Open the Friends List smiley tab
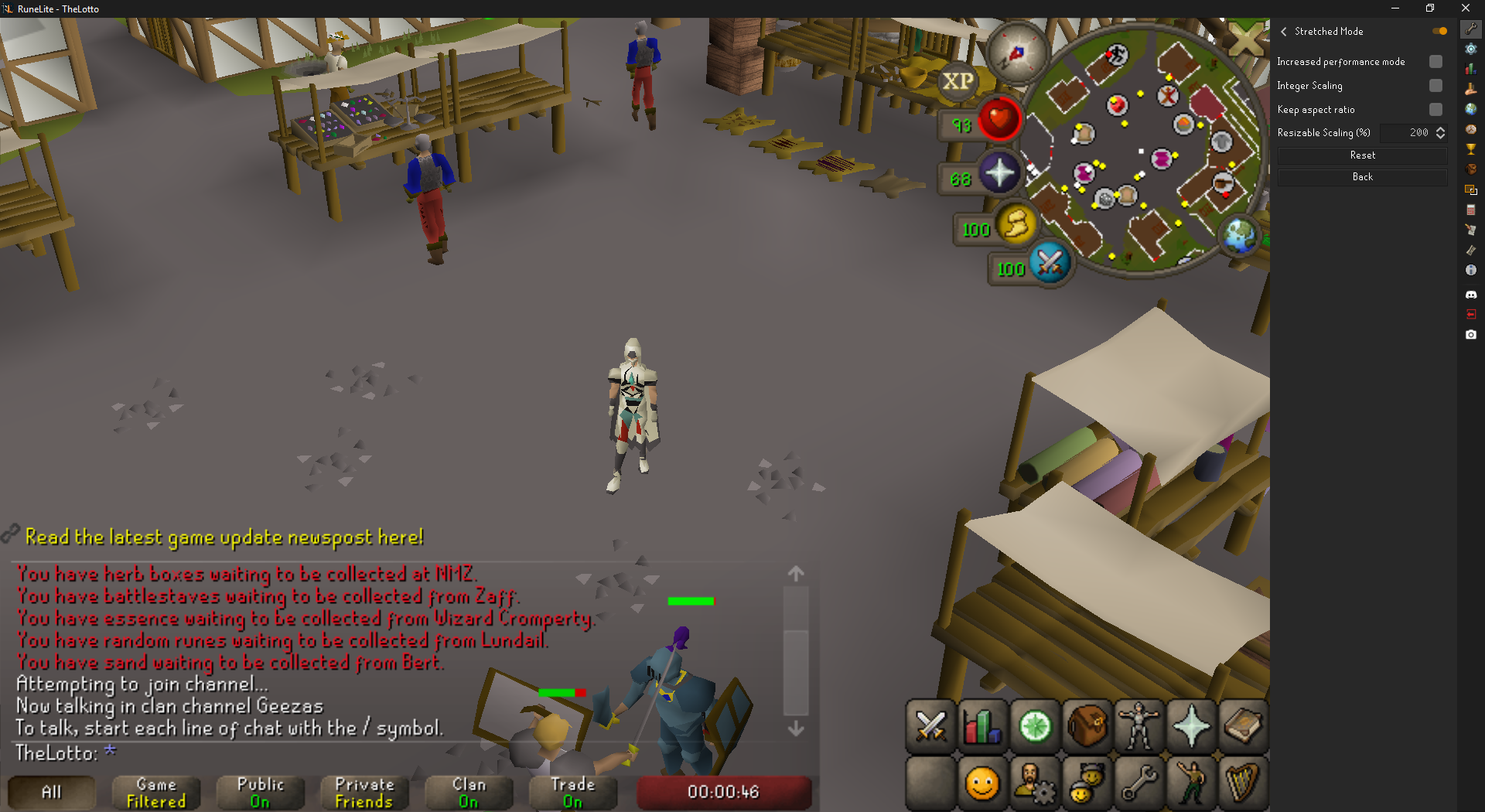 982,785
